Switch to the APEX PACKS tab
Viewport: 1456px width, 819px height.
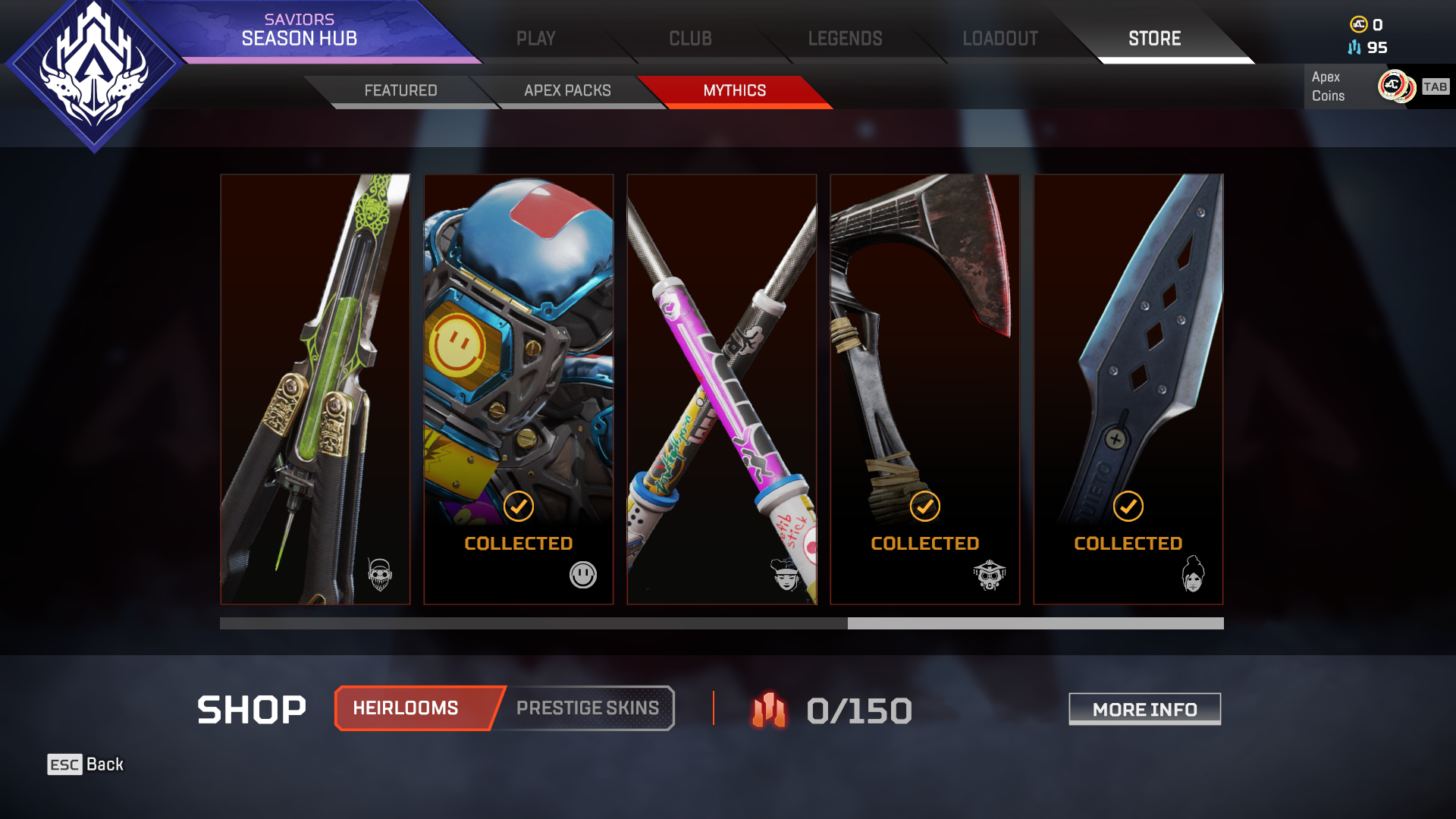566,90
